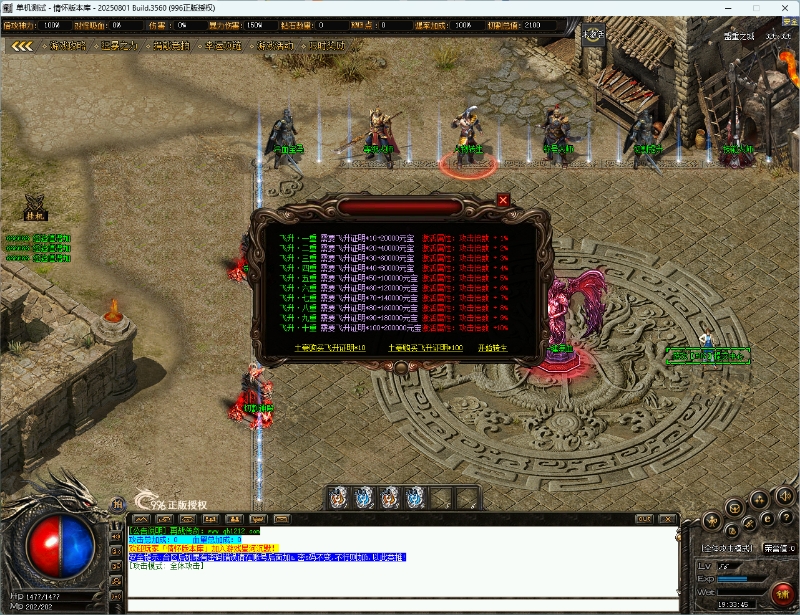Click the round red button at bottom right
800x615 pixels.
[782, 593]
